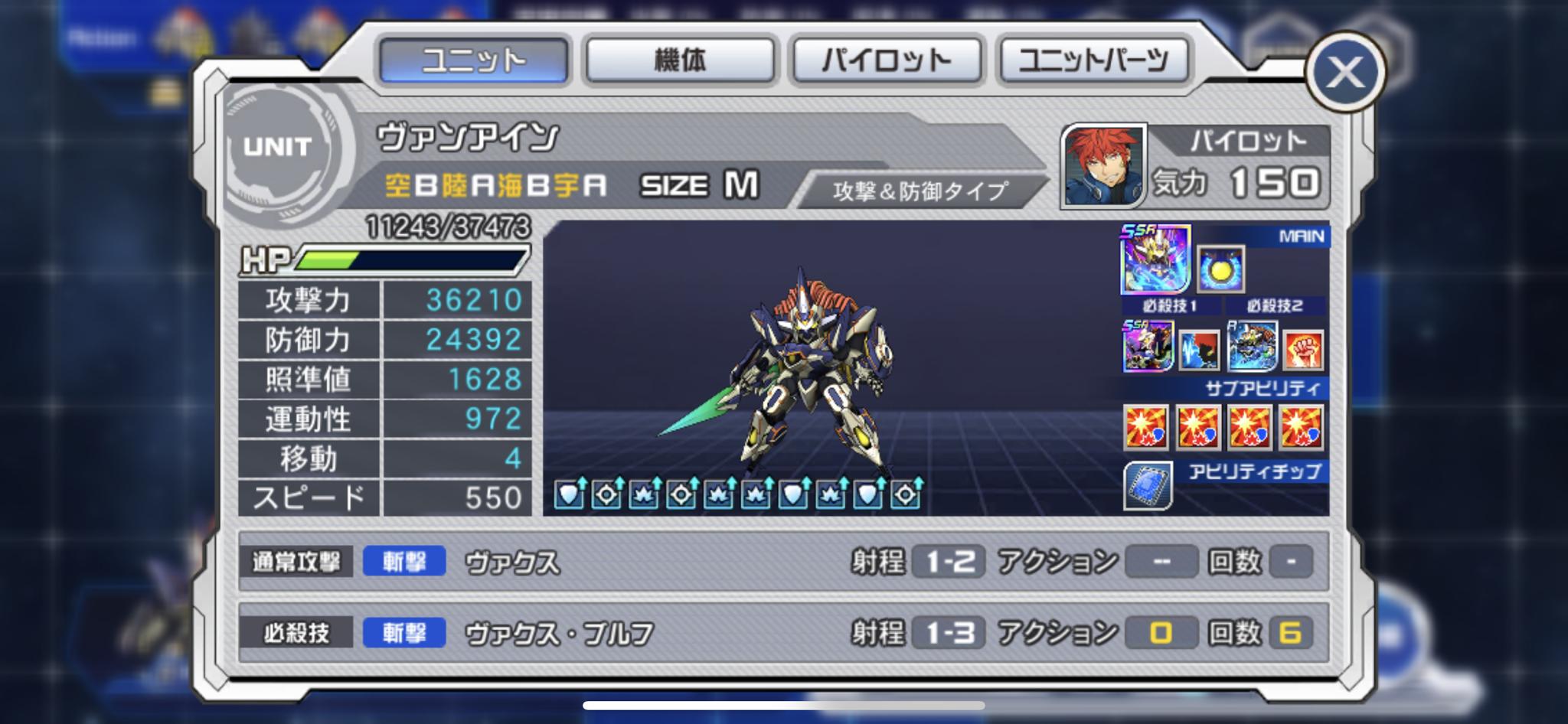The image size is (1568, 724).
Task: Switch to the ユニット tab
Action: (x=473, y=60)
